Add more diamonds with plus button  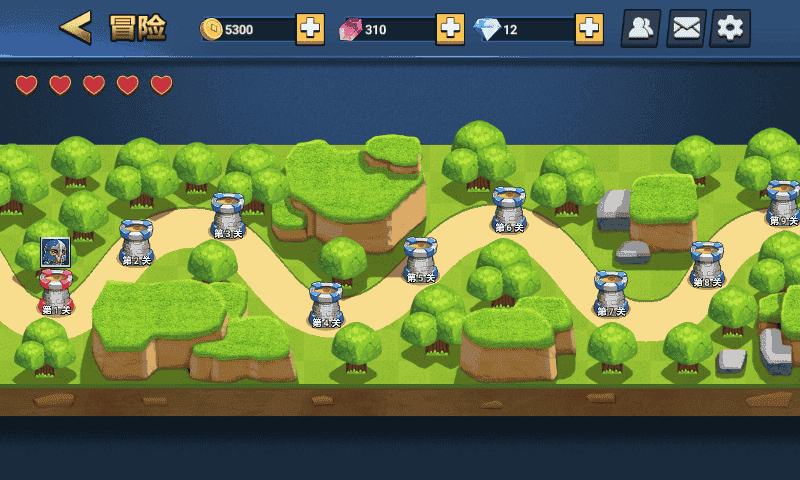coord(589,29)
